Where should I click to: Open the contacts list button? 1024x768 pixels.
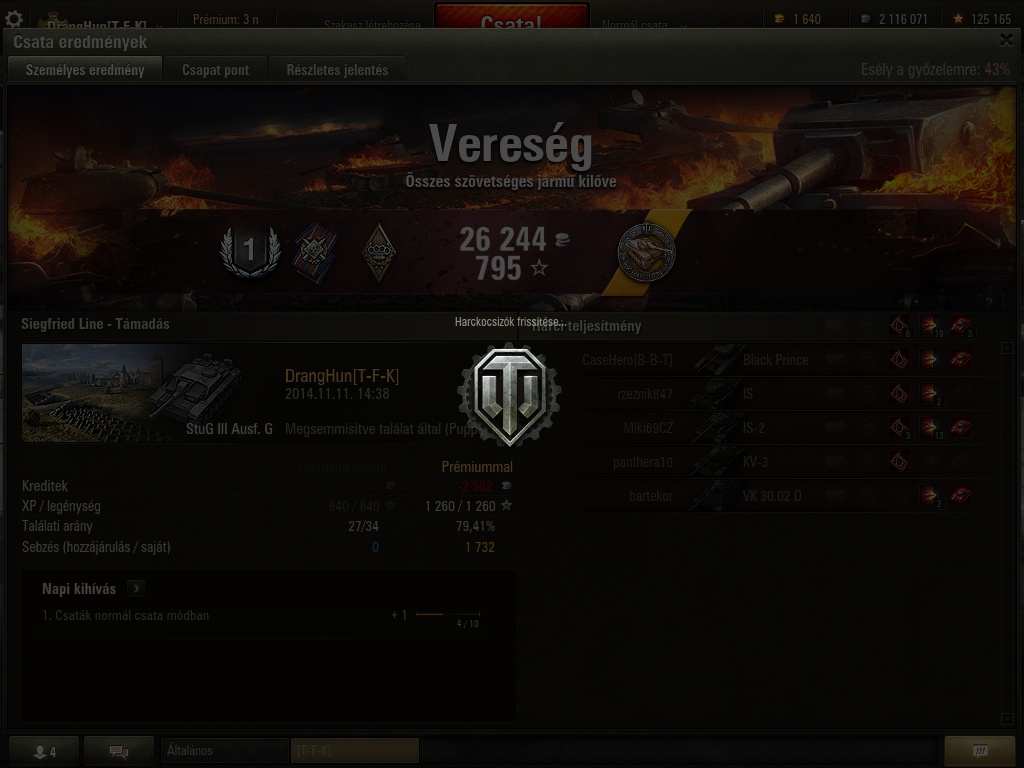point(43,751)
